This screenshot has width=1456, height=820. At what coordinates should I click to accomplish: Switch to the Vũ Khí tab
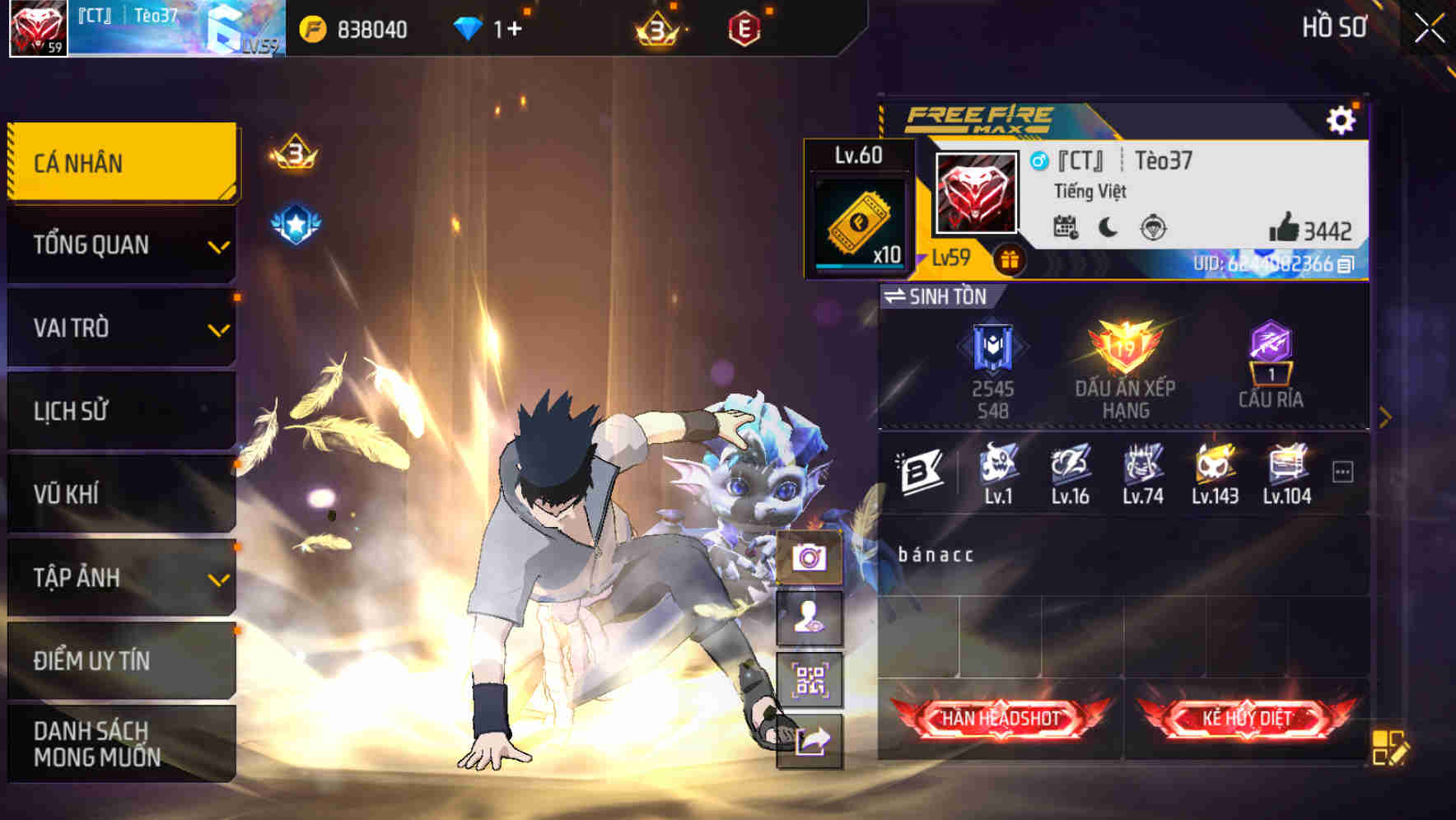point(121,494)
